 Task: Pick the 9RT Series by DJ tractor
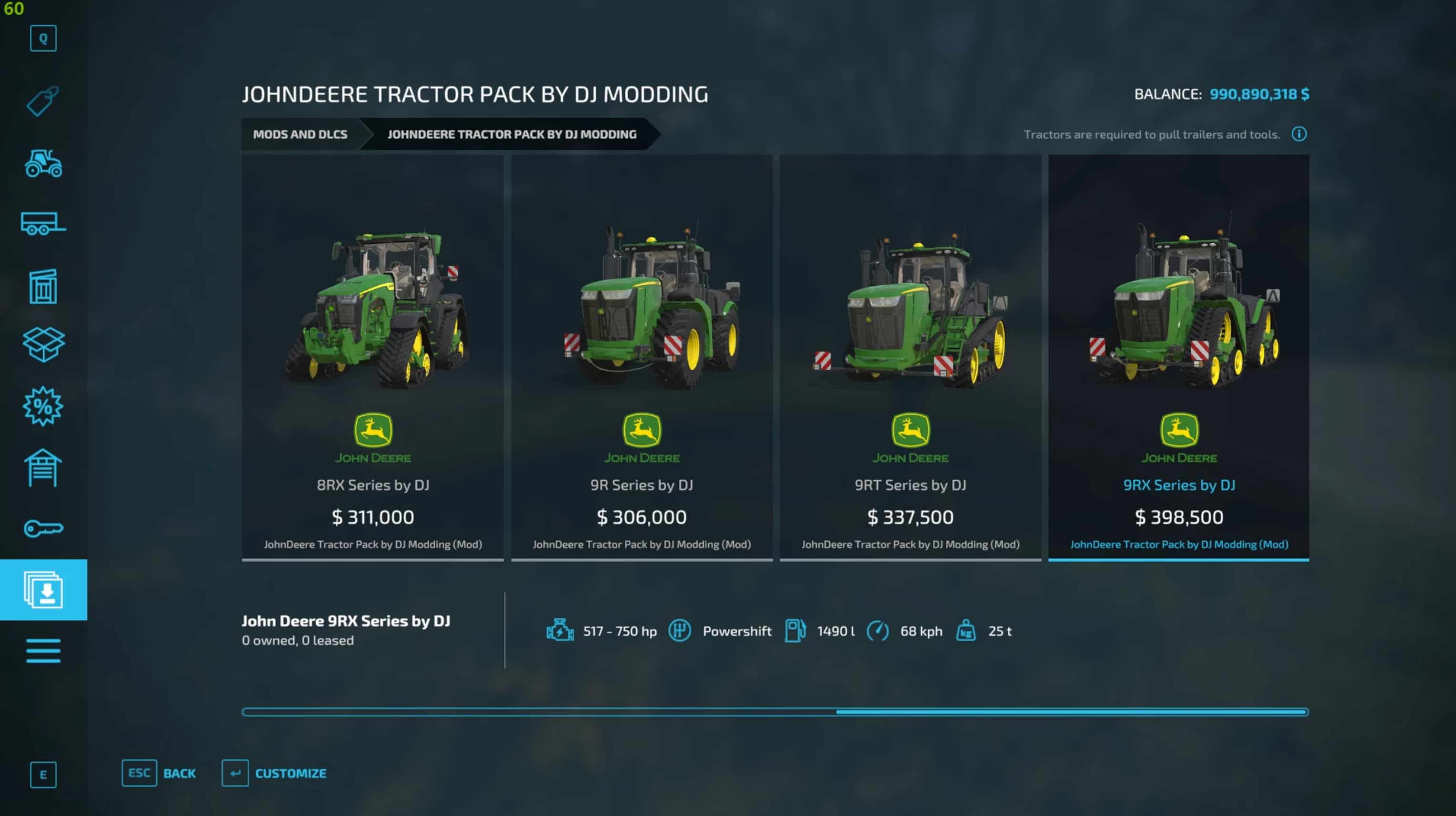[910, 357]
